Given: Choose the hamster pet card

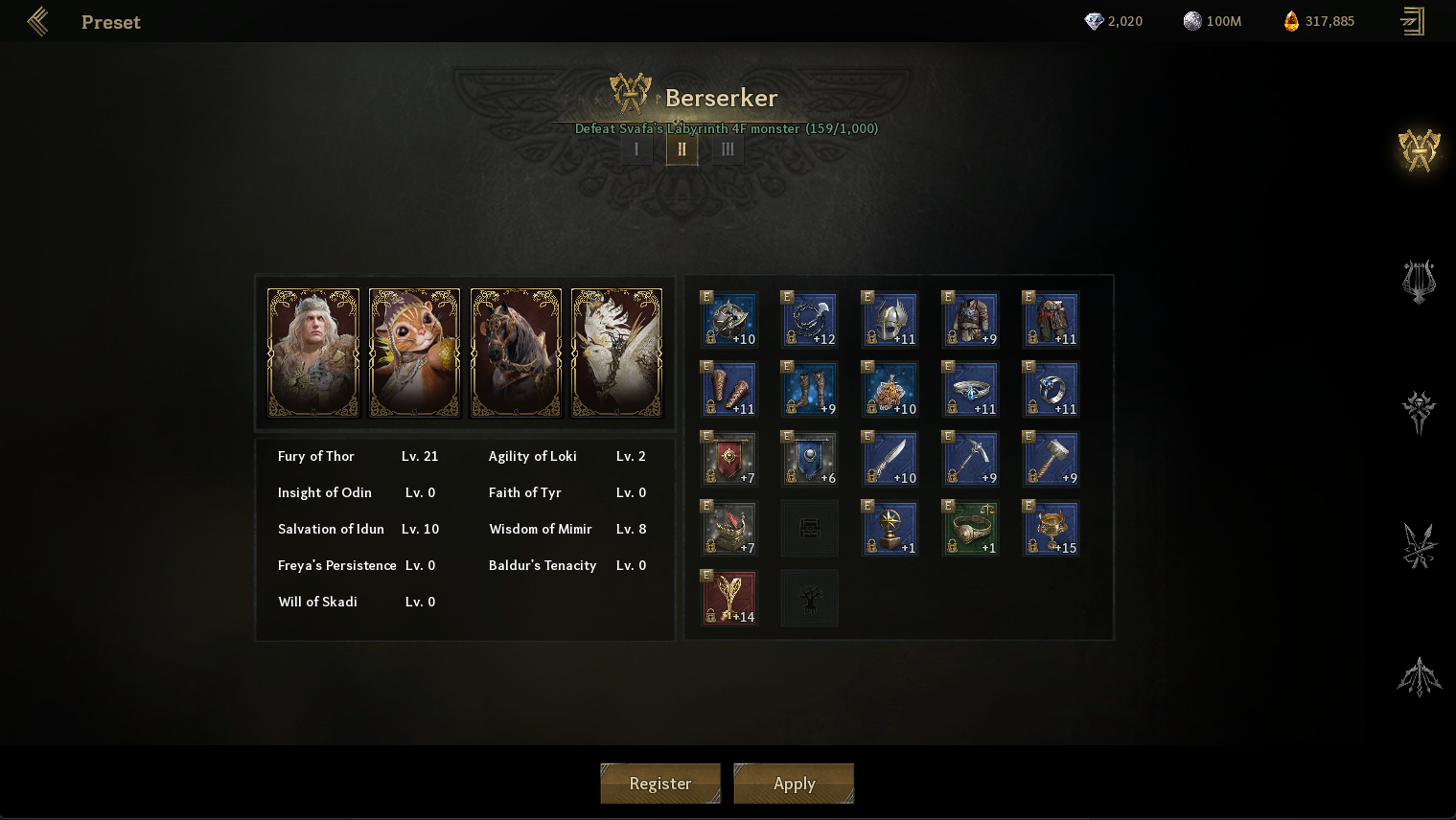Looking at the screenshot, I should click(414, 353).
